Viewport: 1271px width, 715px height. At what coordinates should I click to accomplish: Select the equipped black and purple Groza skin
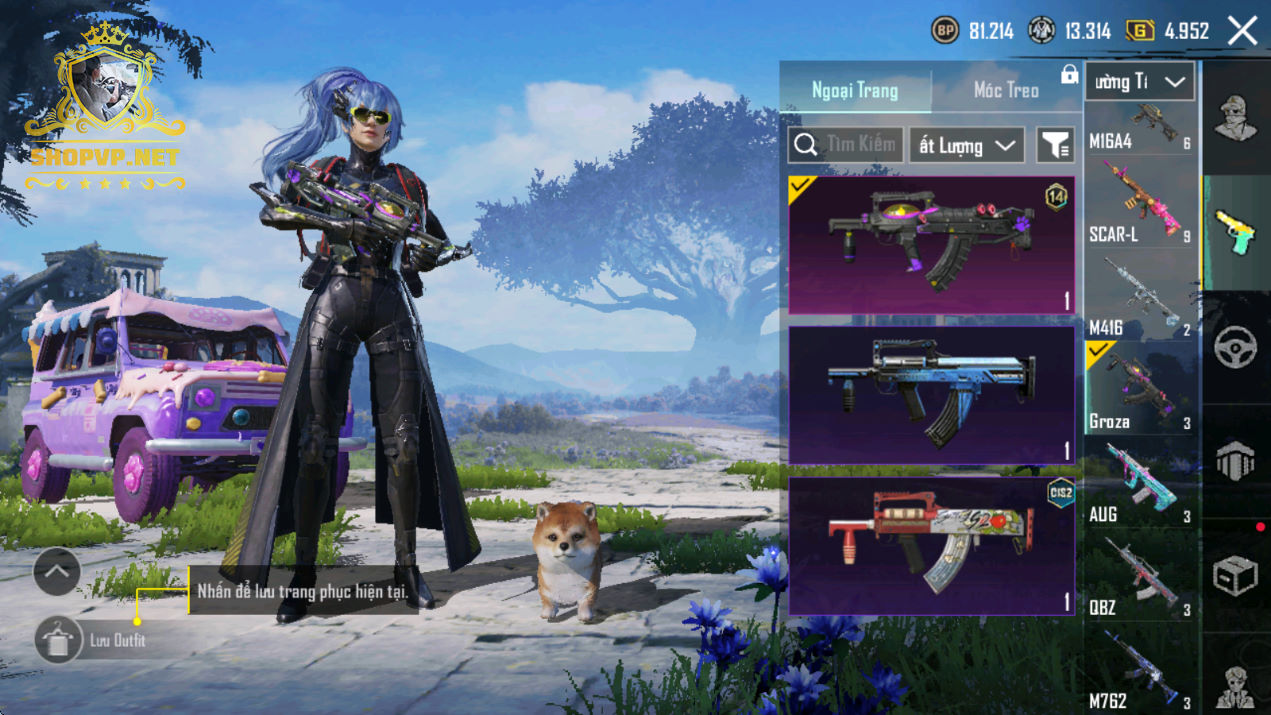point(931,245)
